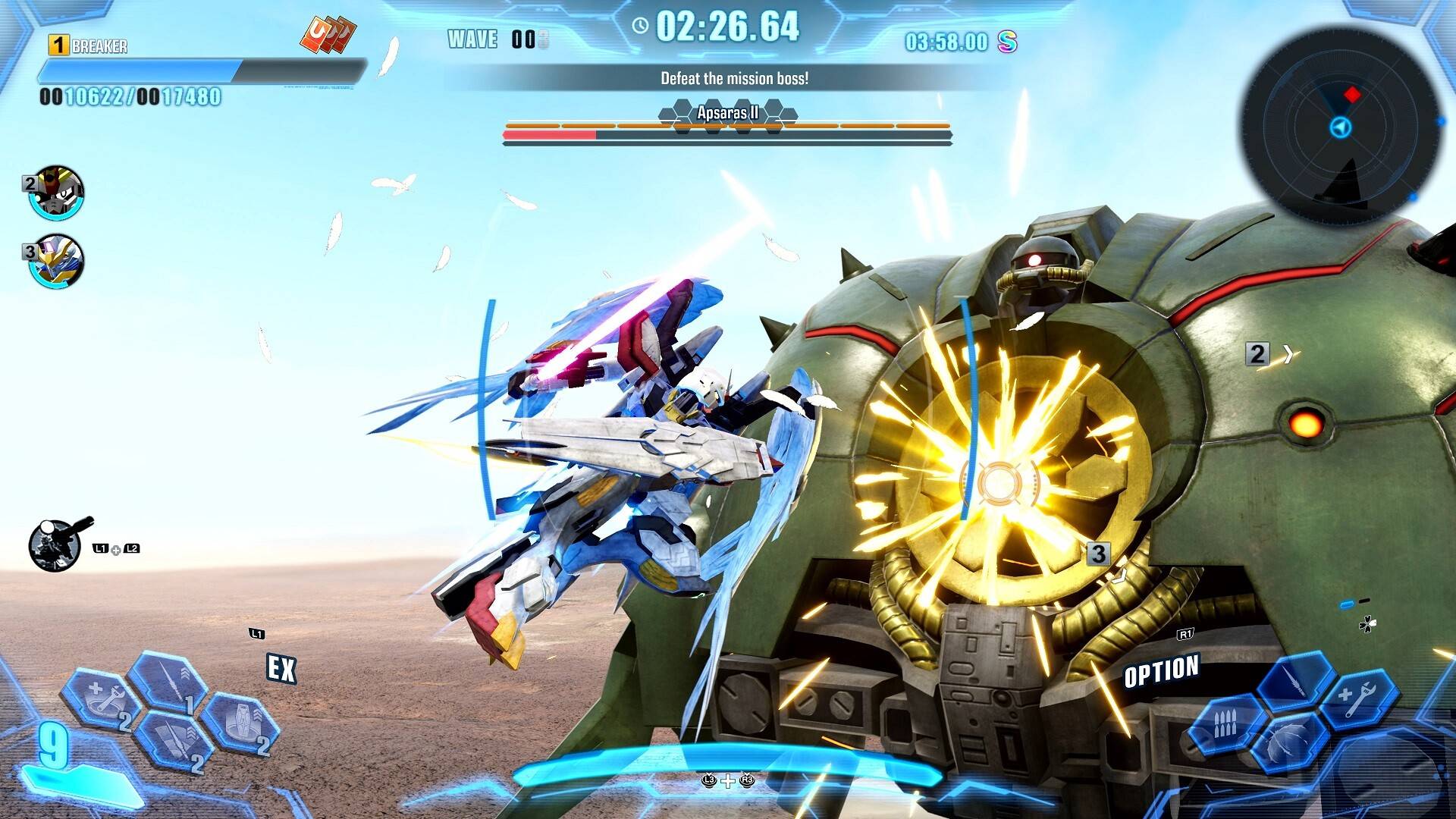The image size is (1456, 819).
Task: Click the wrench repair hexagon on the right
Action: [1360, 698]
